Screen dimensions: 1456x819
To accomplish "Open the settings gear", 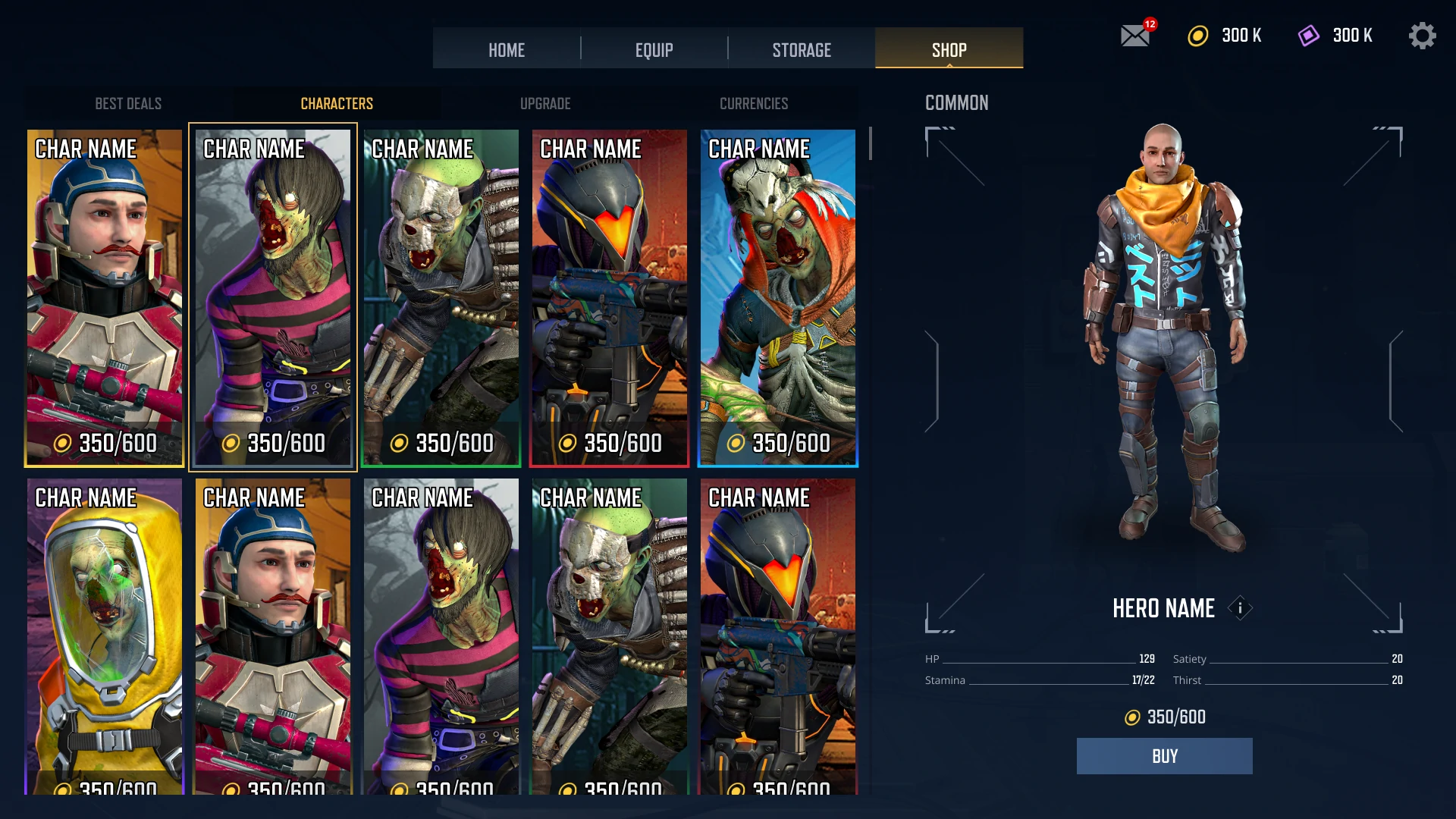I will 1422,36.
